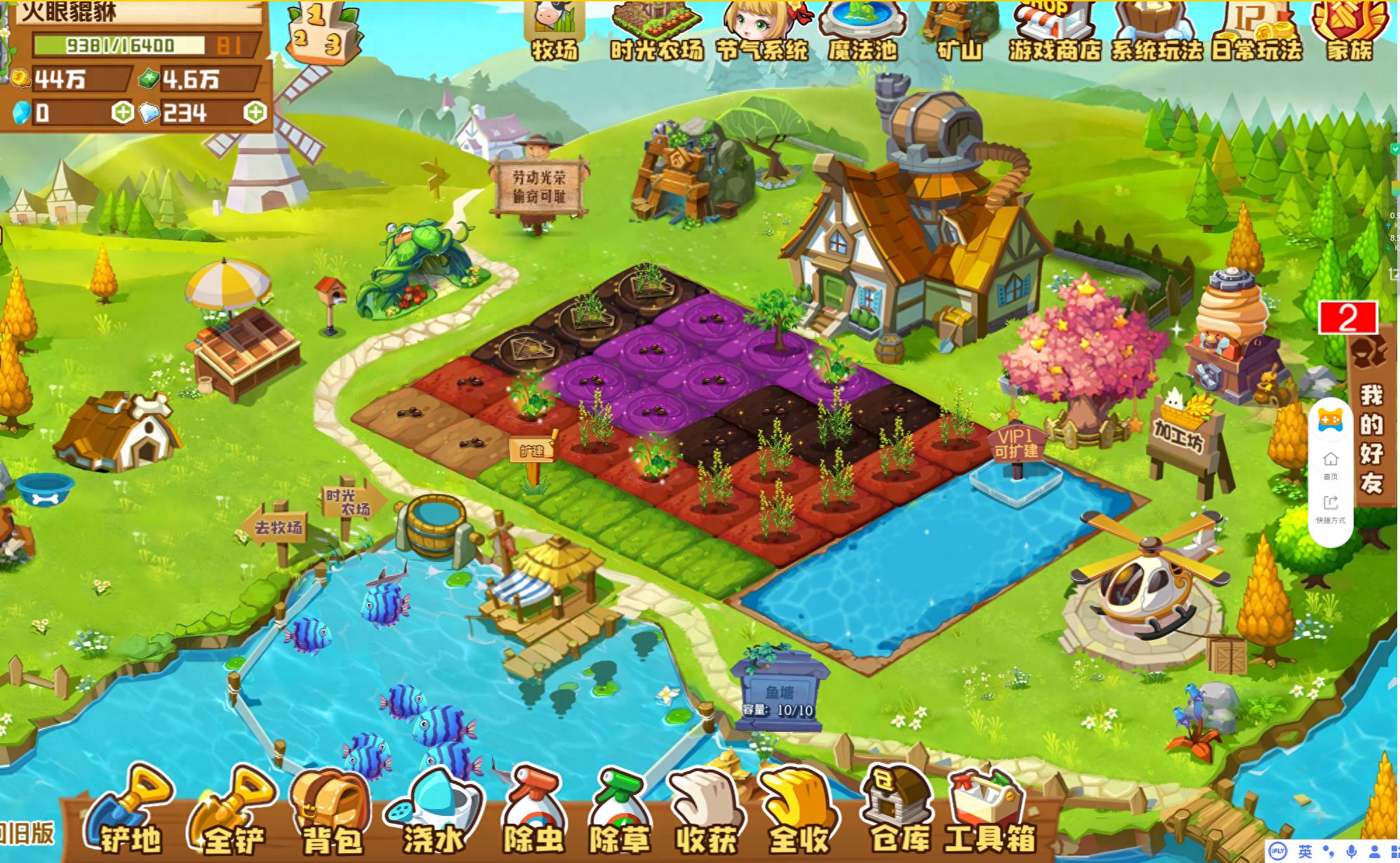The image size is (1400, 863).
Task: Choose the 浇水 watering can tool
Action: [432, 814]
